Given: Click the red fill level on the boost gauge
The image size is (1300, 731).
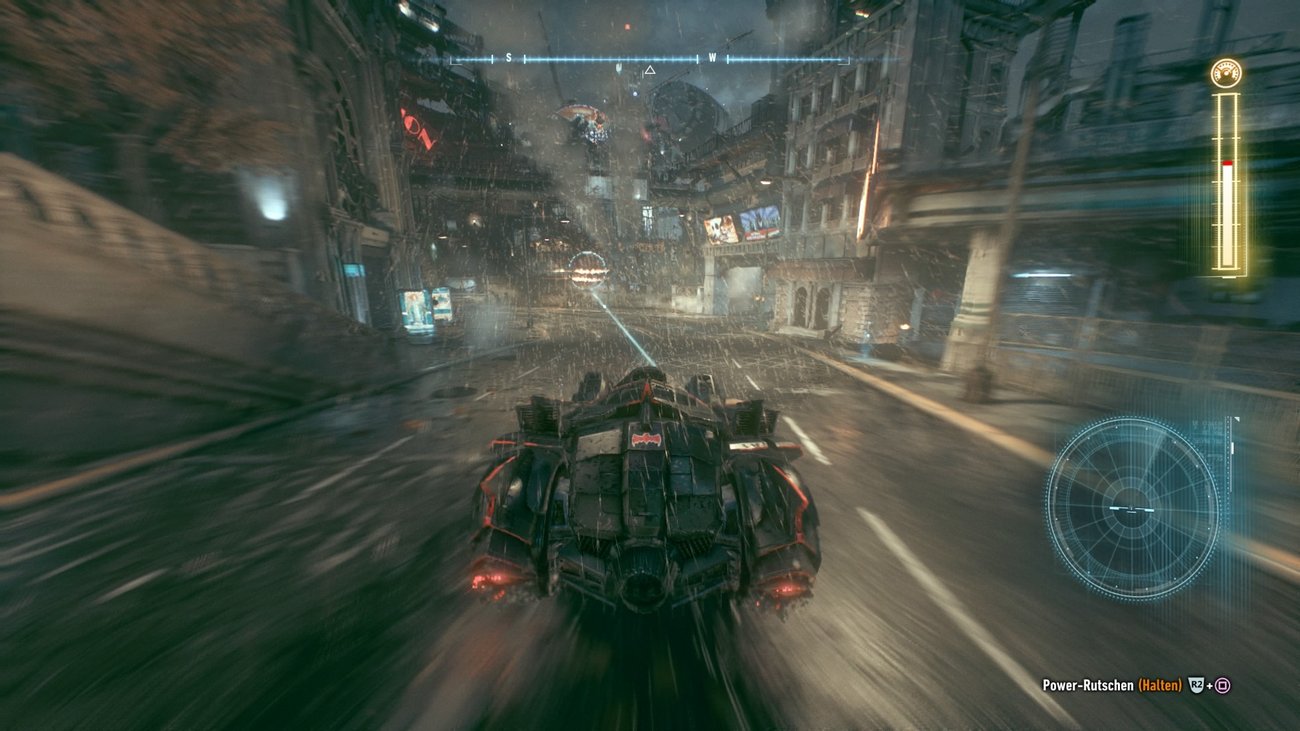Looking at the screenshot, I should tap(1226, 162).
